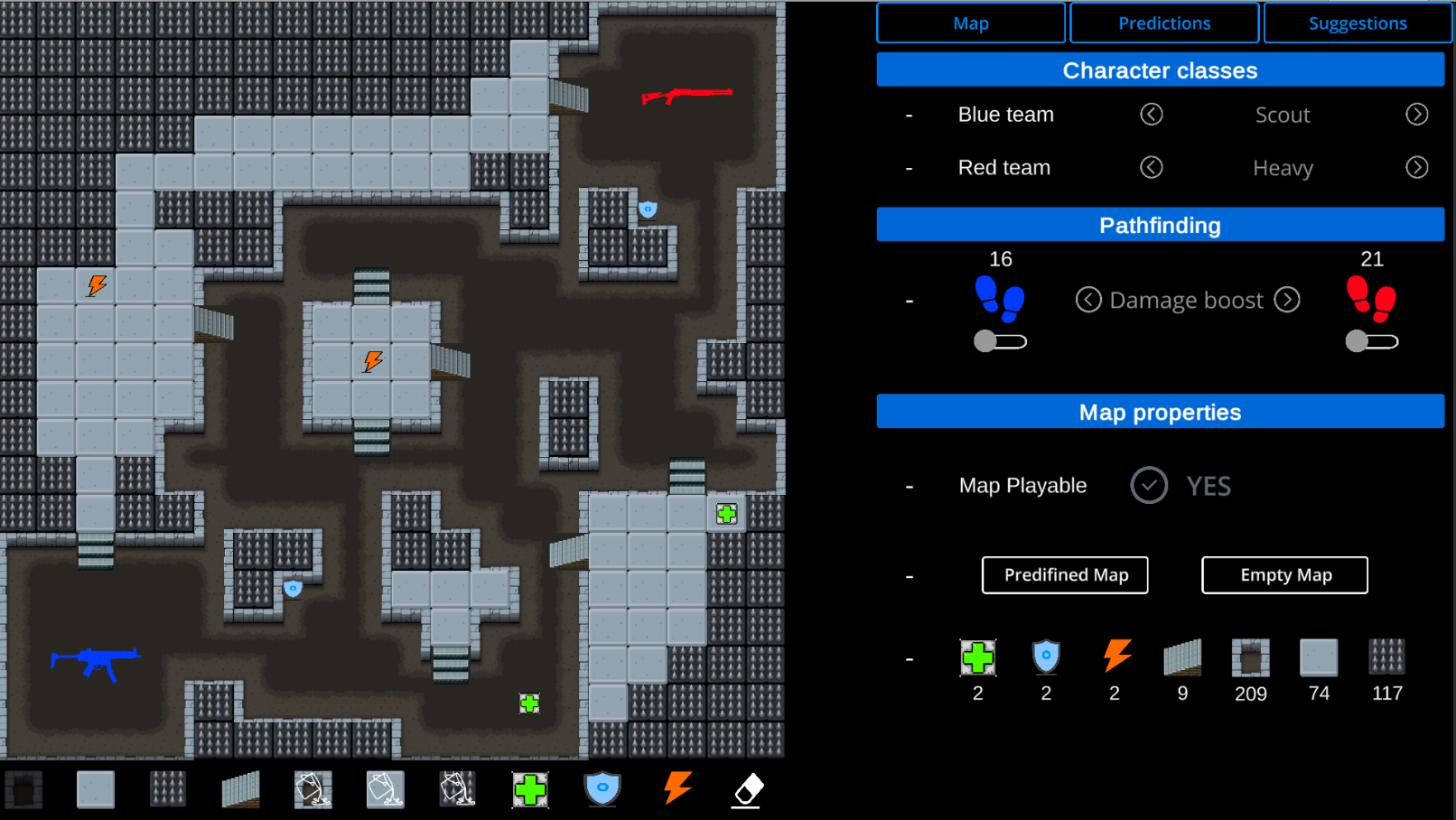The image size is (1456, 820).
Task: Go to next pathfinding target after Damage boost
Action: 1287,300
